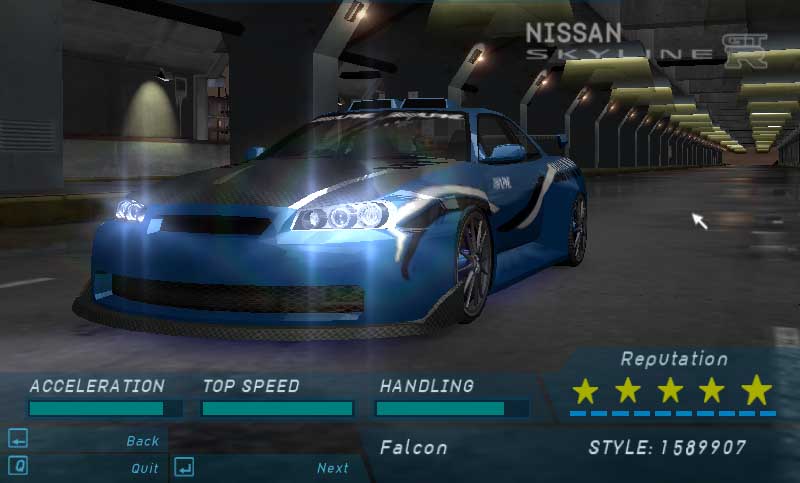Go back with the Back button

142,441
